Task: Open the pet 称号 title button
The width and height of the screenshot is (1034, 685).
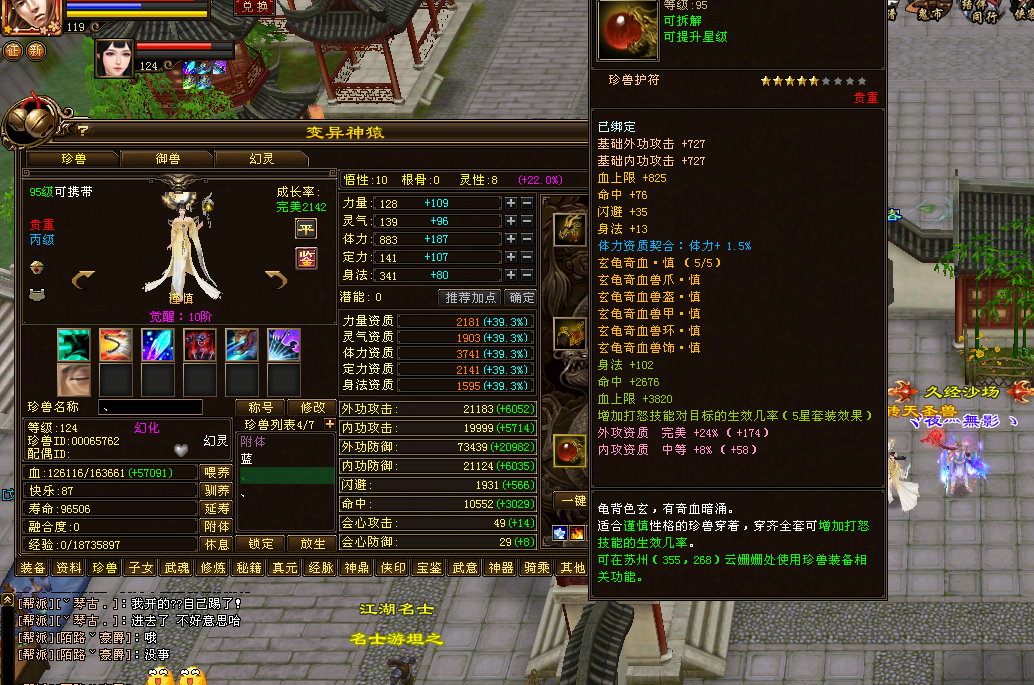Action: [x=260, y=407]
